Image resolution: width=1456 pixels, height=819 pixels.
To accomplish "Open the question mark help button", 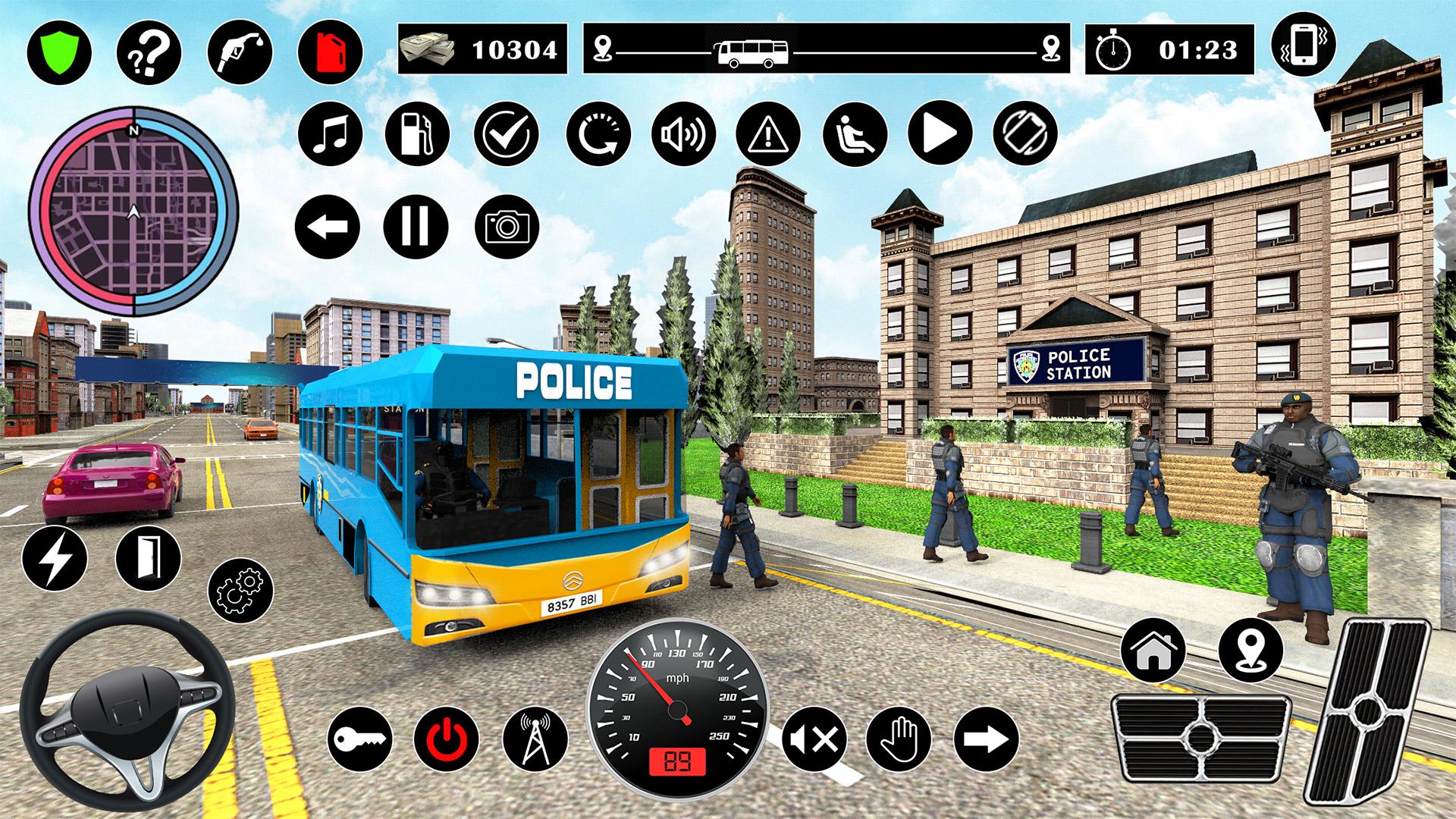I will (149, 52).
